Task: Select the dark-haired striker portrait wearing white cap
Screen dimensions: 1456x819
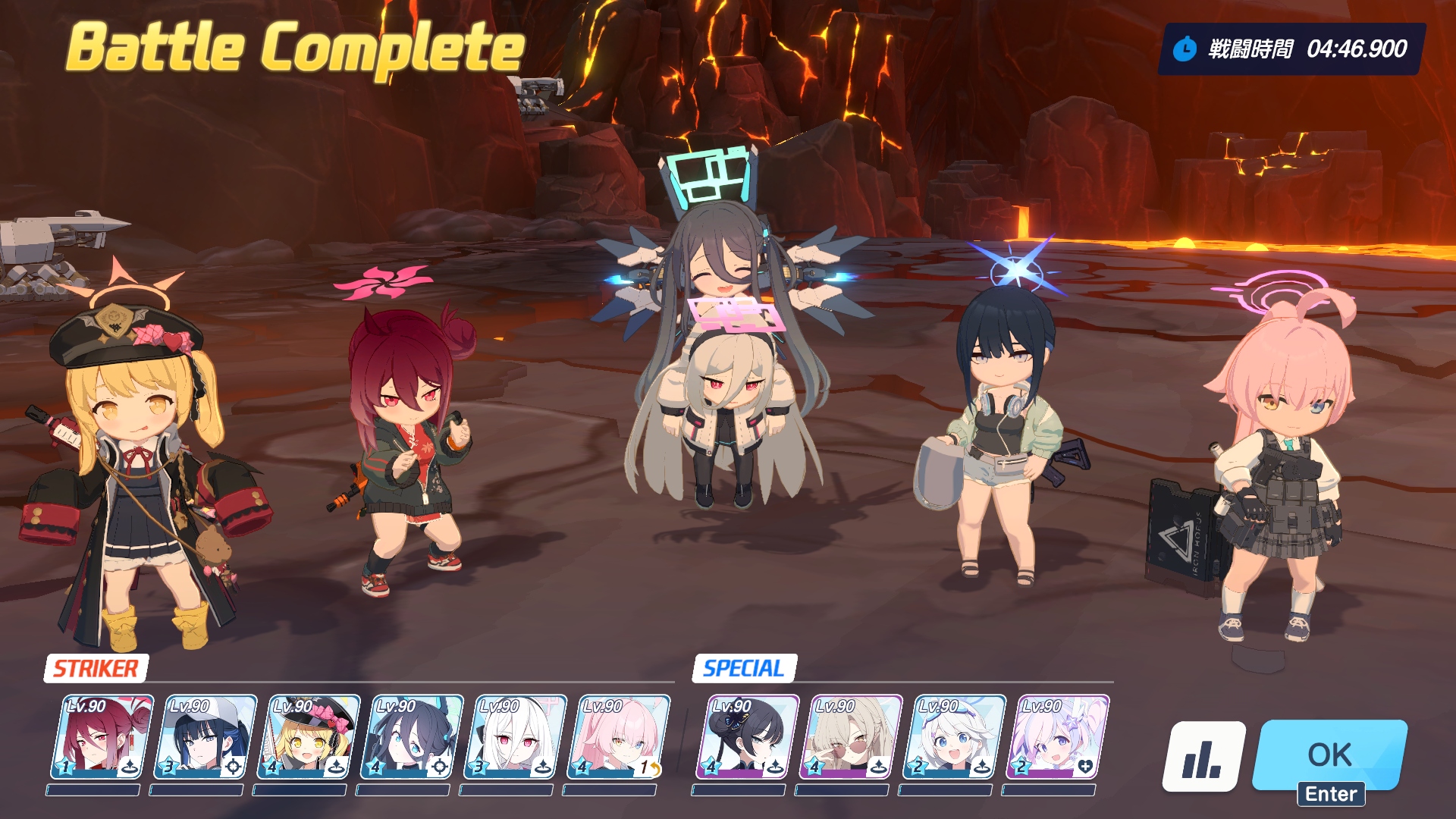Action: [205, 737]
